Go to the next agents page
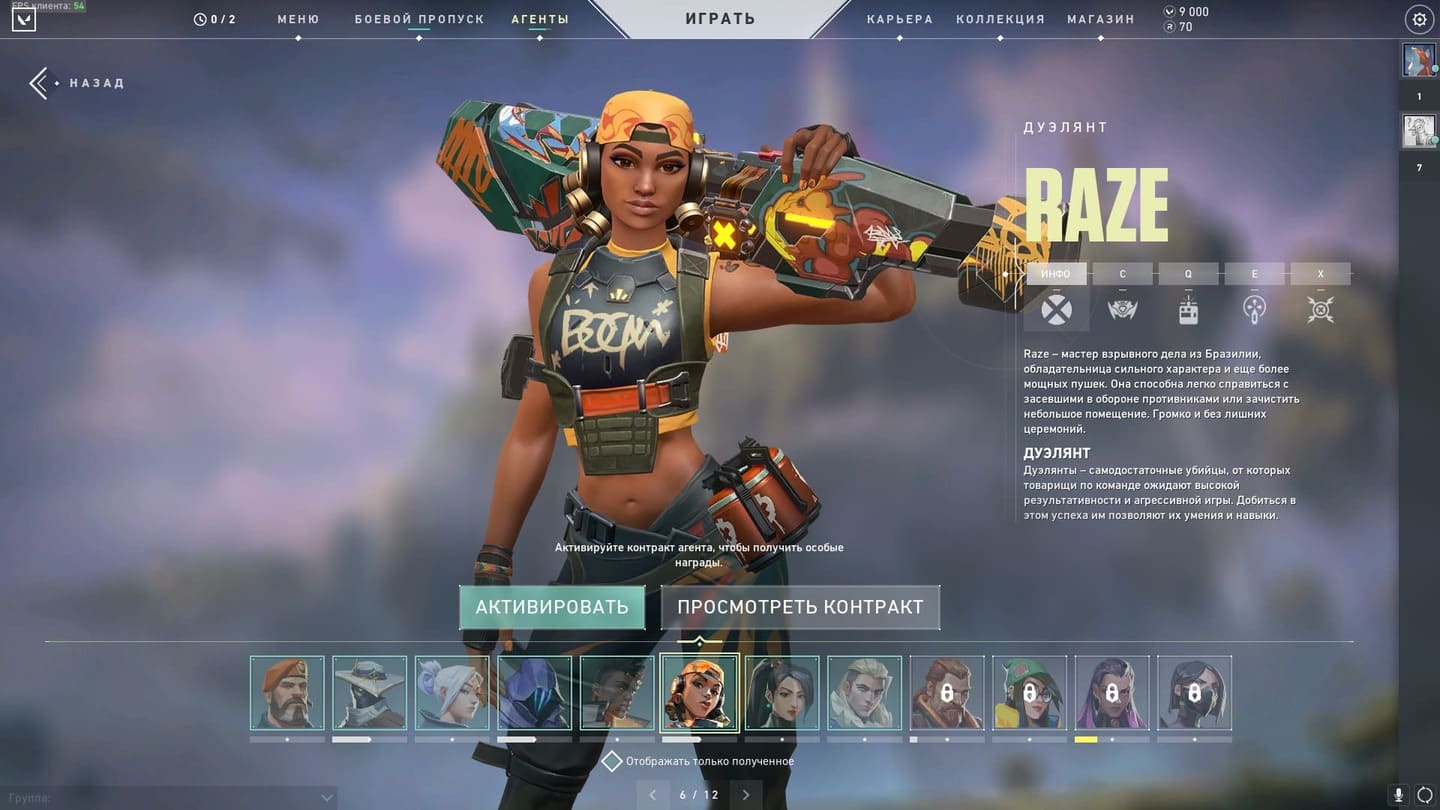 (x=746, y=795)
